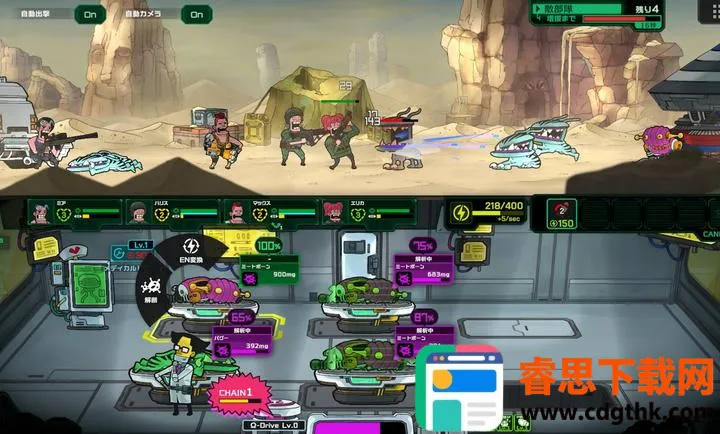Screen dimensions: 720x434
Task: Select the 100% ミートボーン 900mg specimen card
Action: [270, 265]
